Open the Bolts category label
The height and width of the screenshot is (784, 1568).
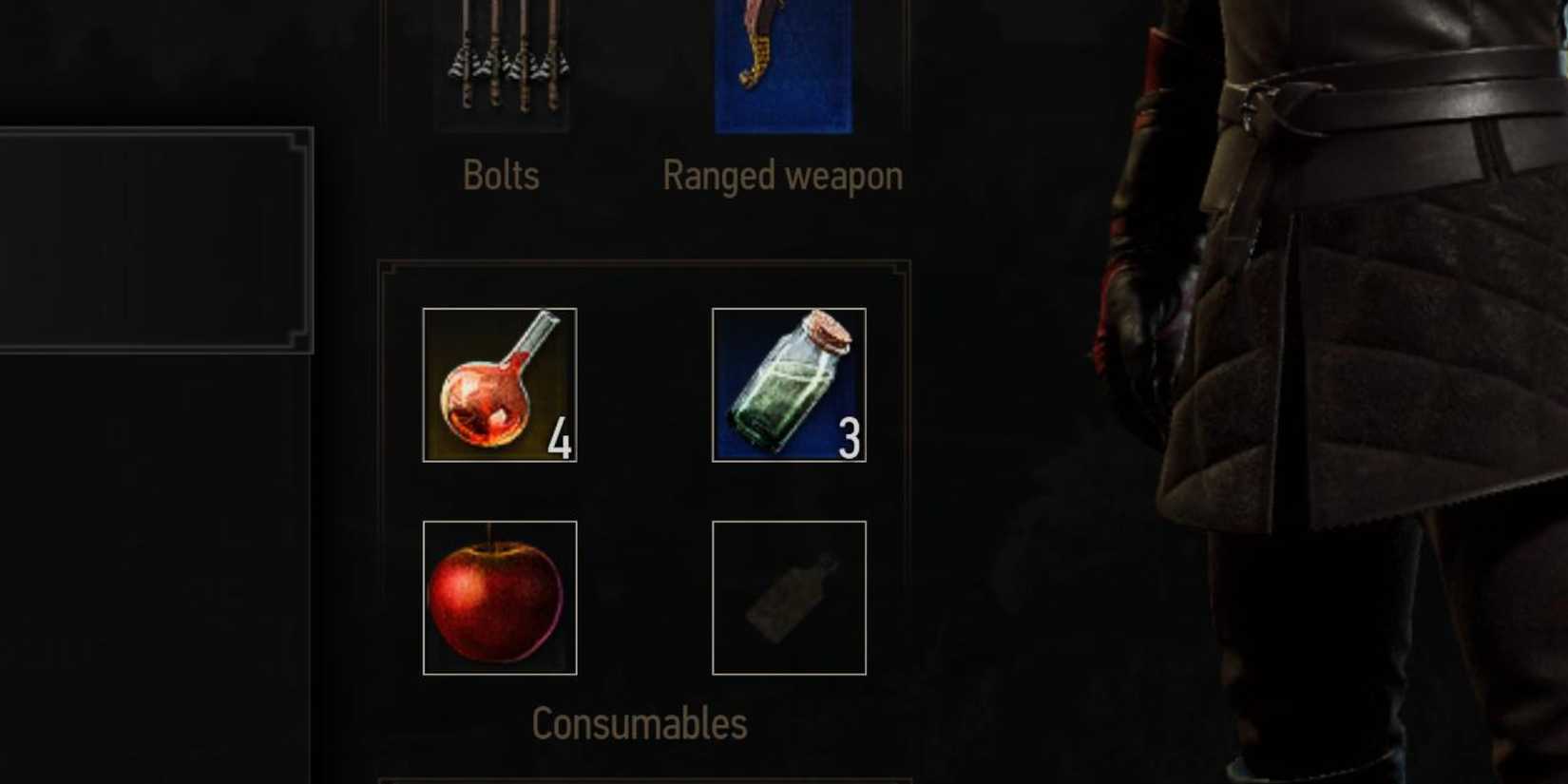pyautogui.click(x=501, y=175)
